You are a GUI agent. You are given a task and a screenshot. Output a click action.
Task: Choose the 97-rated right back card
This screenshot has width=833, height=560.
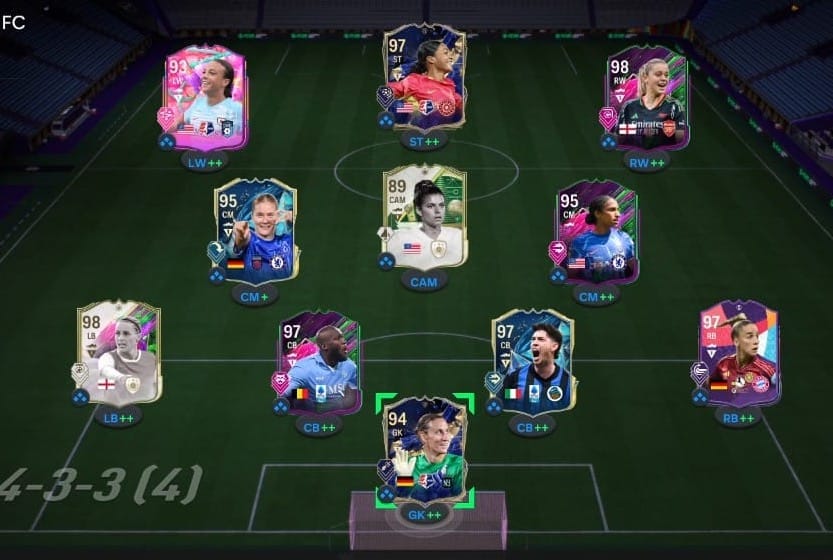tap(739, 353)
